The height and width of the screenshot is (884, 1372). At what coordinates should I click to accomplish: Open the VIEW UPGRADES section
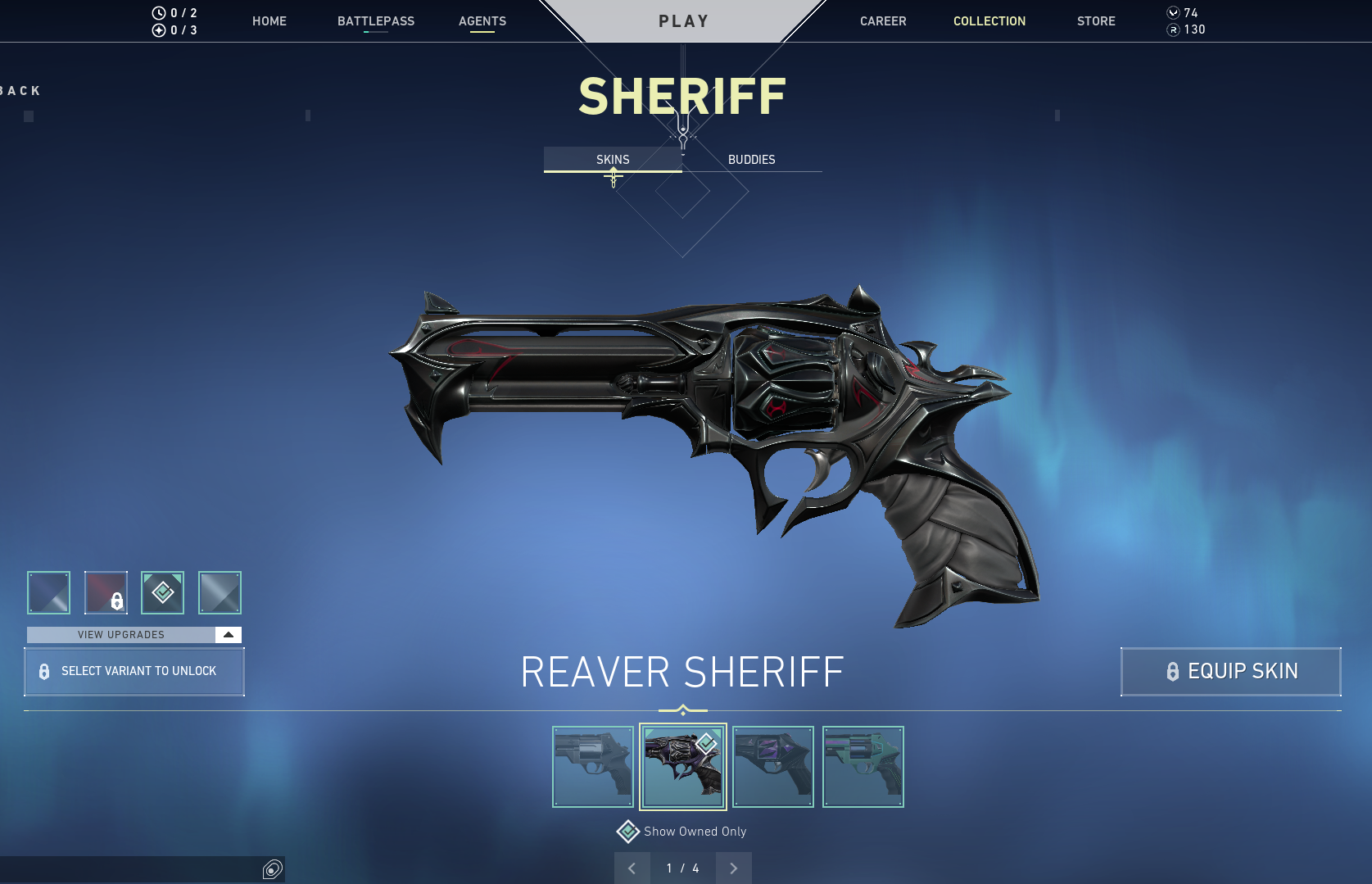click(x=120, y=634)
